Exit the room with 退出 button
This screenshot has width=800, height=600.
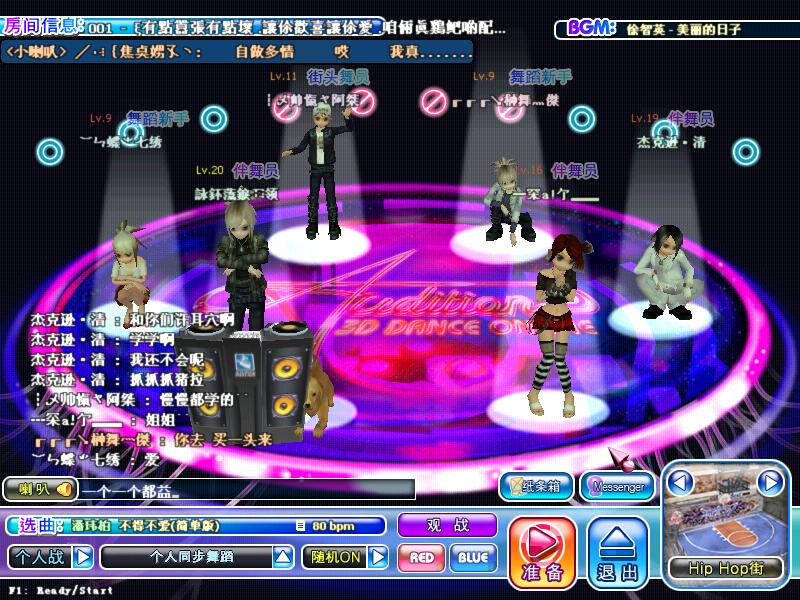[x=618, y=551]
